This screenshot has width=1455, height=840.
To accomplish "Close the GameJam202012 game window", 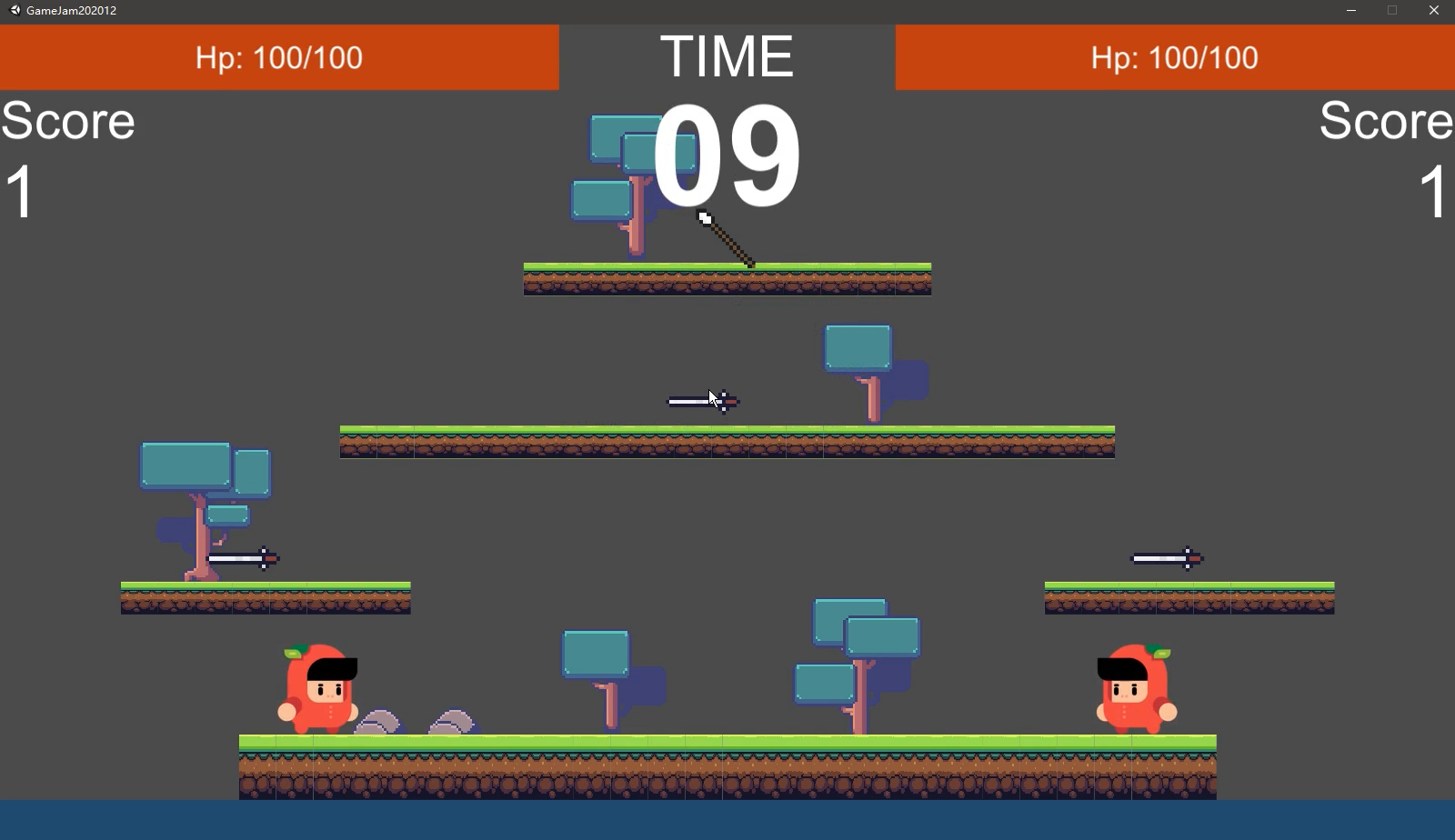I will (1434, 11).
